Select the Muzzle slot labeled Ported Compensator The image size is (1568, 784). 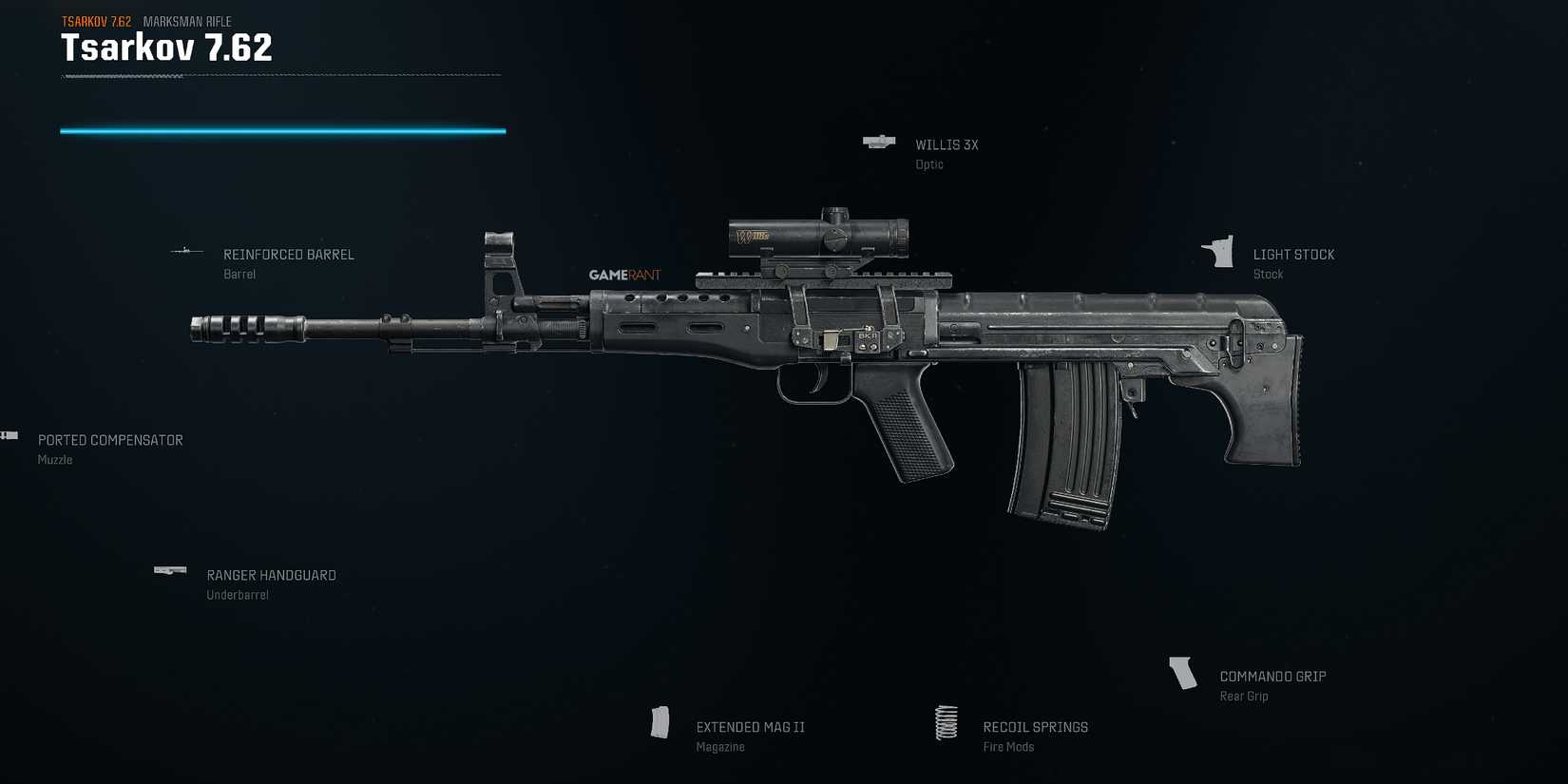pyautogui.click(x=110, y=440)
